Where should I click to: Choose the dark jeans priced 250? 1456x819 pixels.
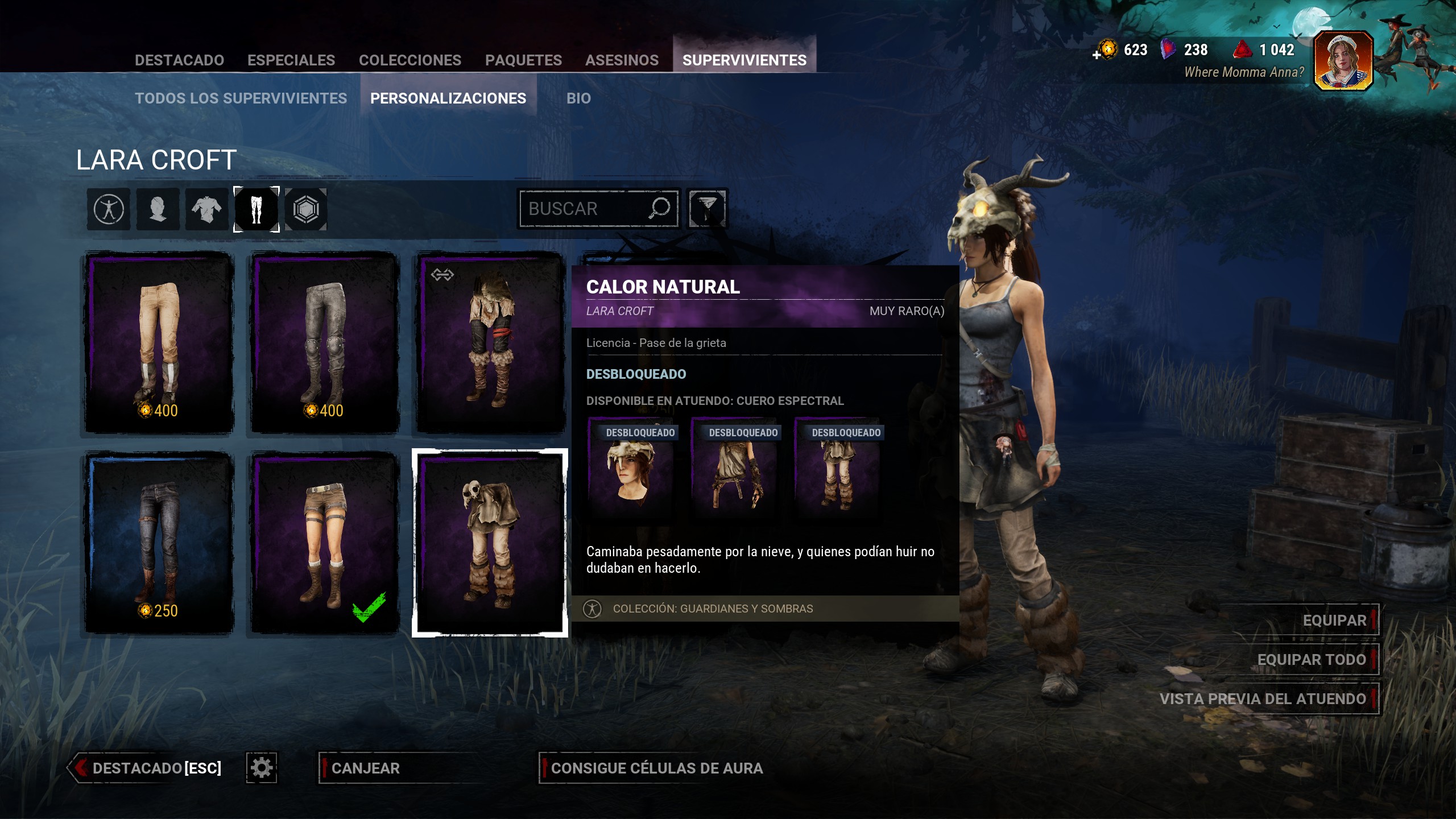[159, 543]
